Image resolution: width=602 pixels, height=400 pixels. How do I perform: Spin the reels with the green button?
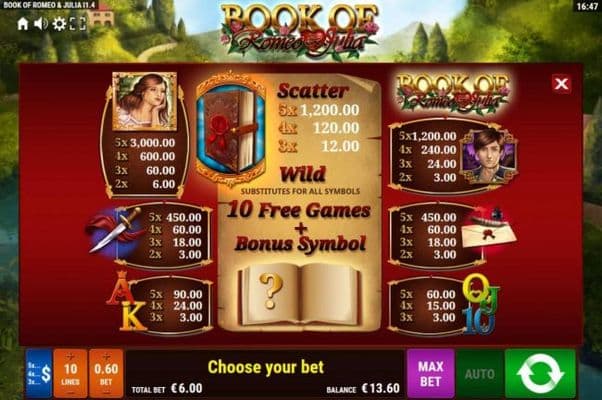point(540,373)
